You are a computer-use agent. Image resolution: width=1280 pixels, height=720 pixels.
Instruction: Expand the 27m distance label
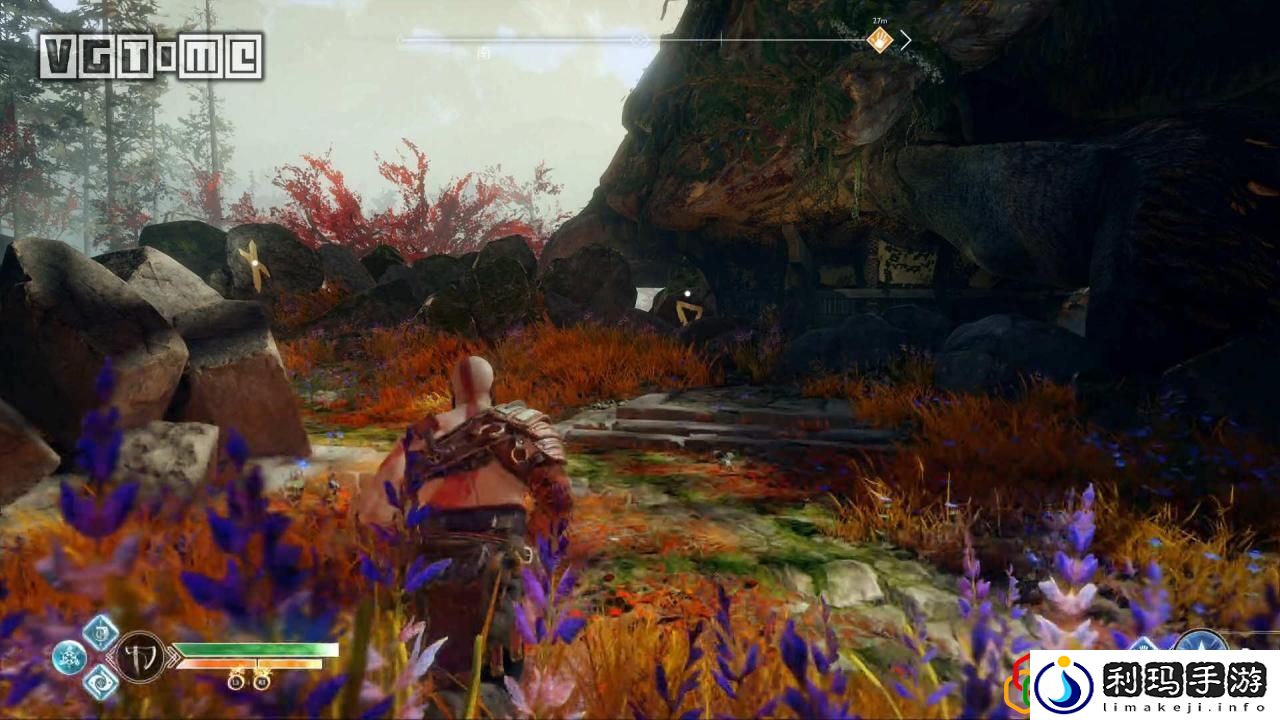click(878, 20)
